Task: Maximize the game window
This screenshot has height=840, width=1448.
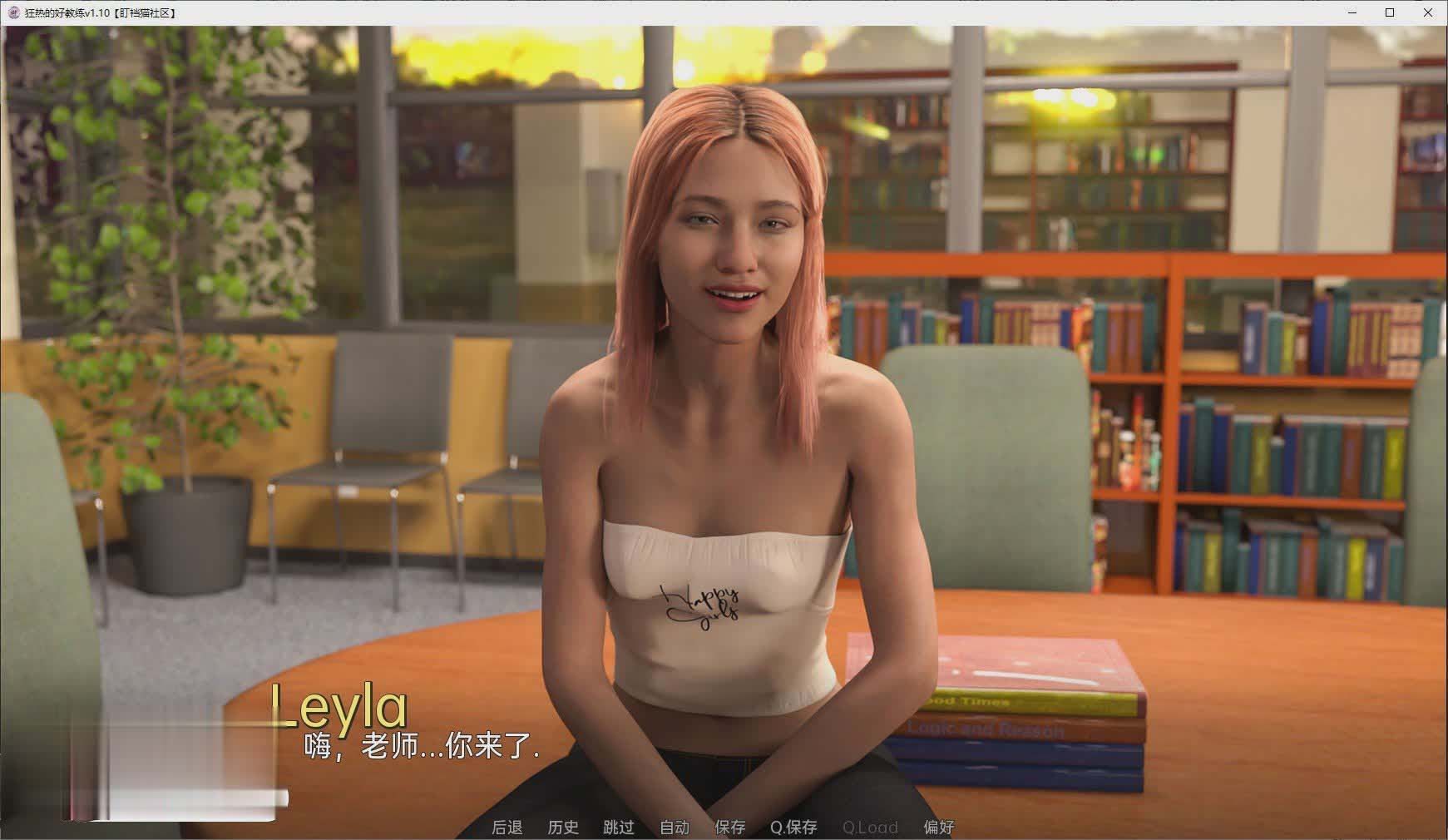Action: pos(1390,12)
